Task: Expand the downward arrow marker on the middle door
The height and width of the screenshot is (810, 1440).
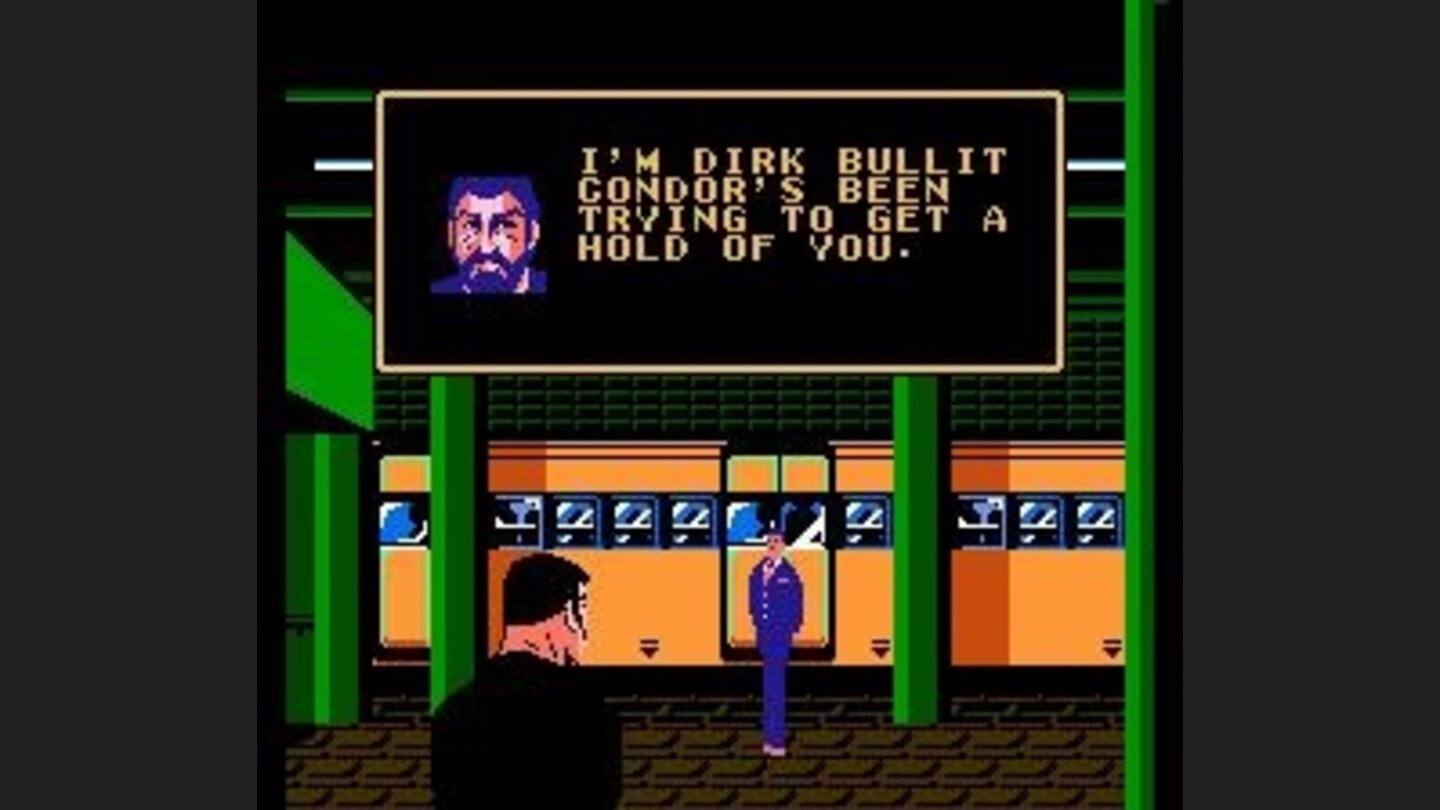Action: click(879, 645)
